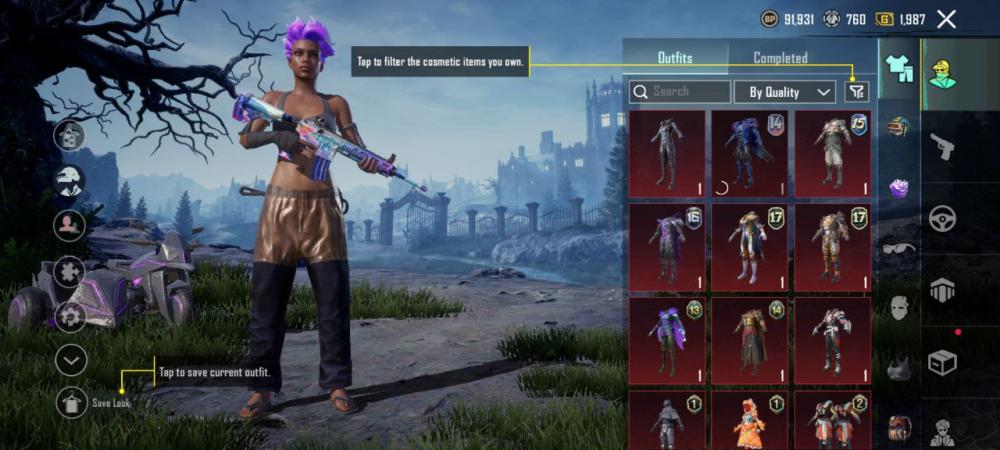Open the backpack category
The height and width of the screenshot is (450, 1000).
pos(899,427)
